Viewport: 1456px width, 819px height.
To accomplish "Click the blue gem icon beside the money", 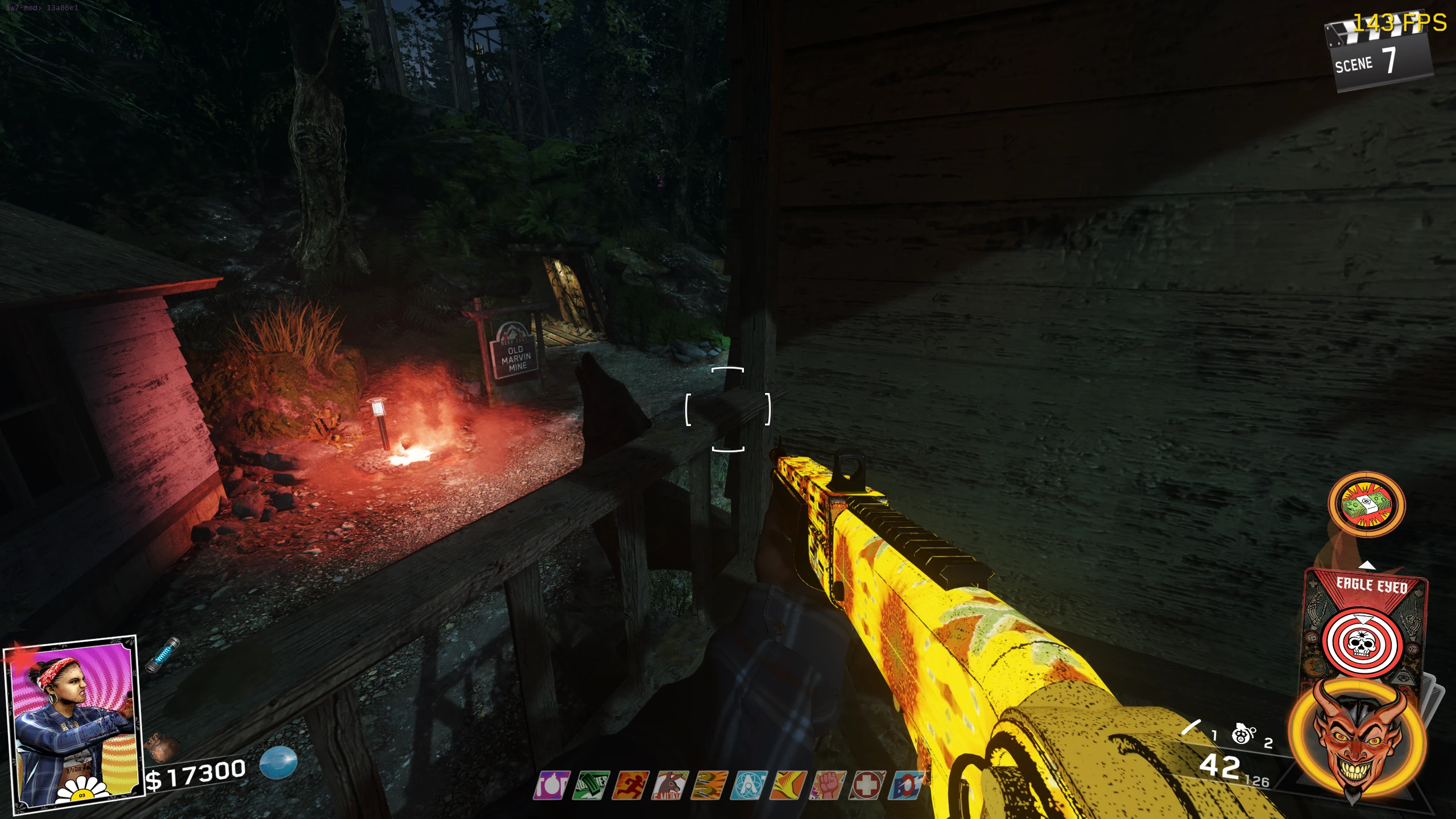I will (x=279, y=762).
